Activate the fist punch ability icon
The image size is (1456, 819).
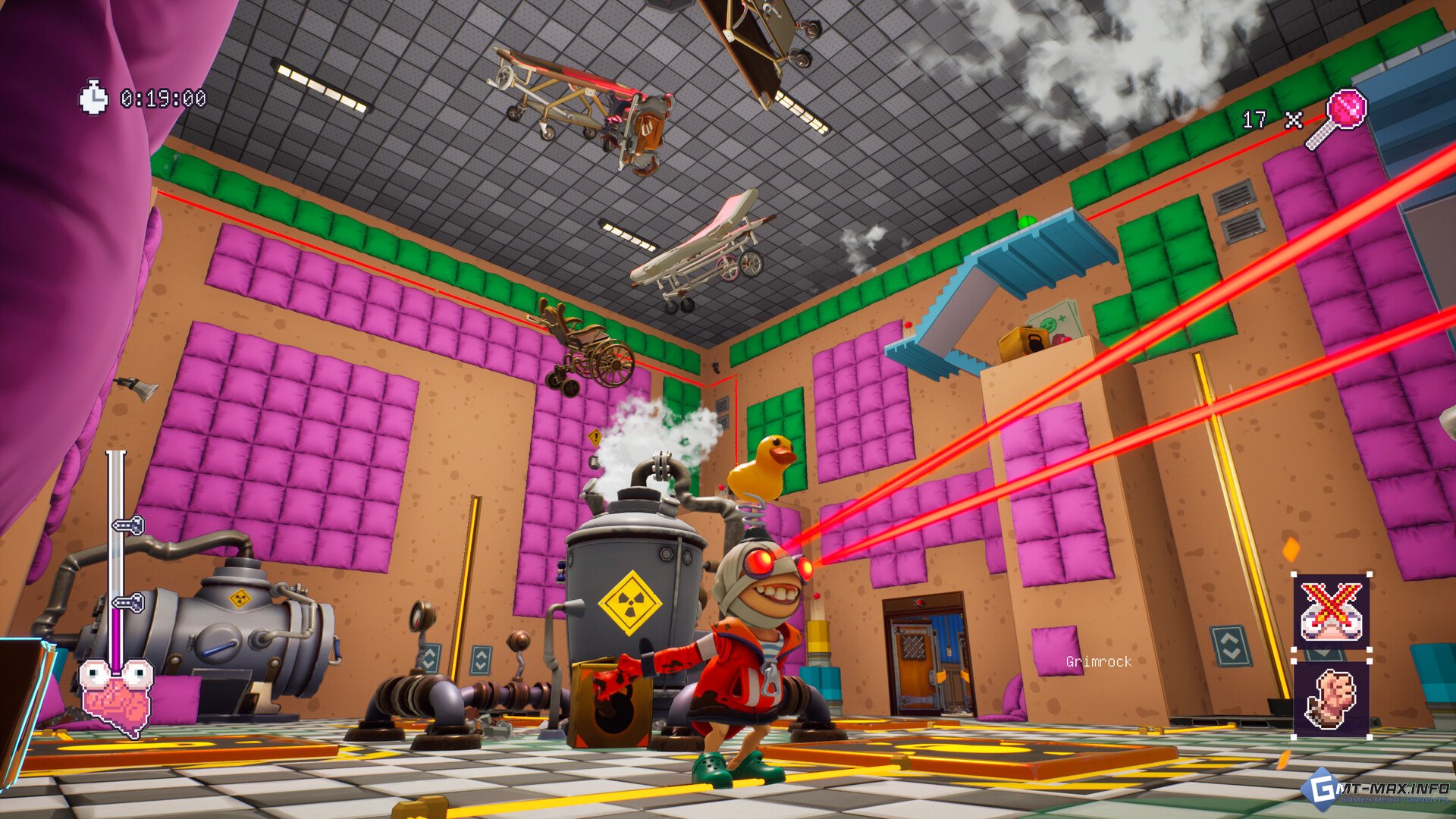coord(1332,699)
